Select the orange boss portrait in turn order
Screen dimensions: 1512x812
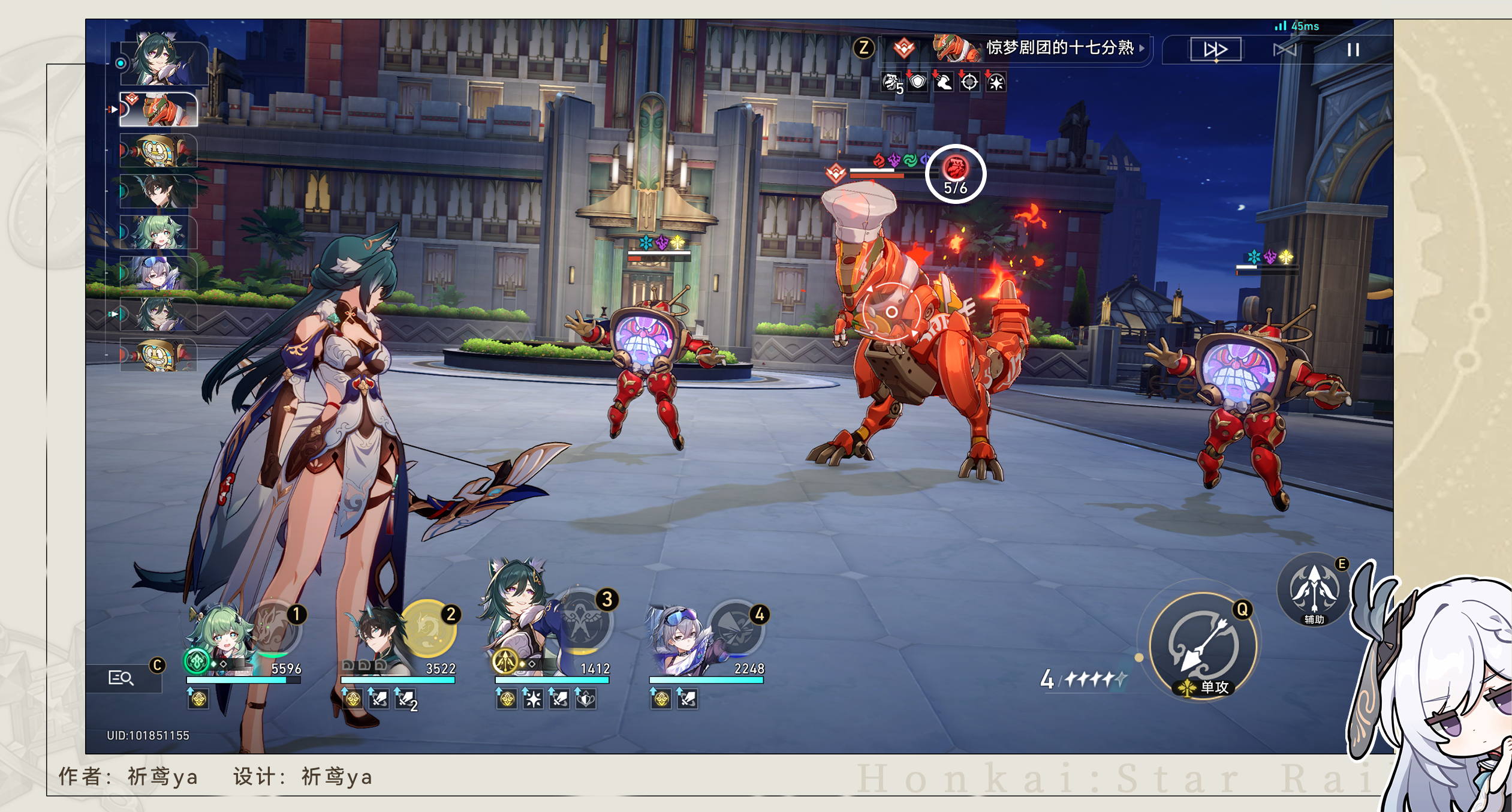tap(159, 110)
